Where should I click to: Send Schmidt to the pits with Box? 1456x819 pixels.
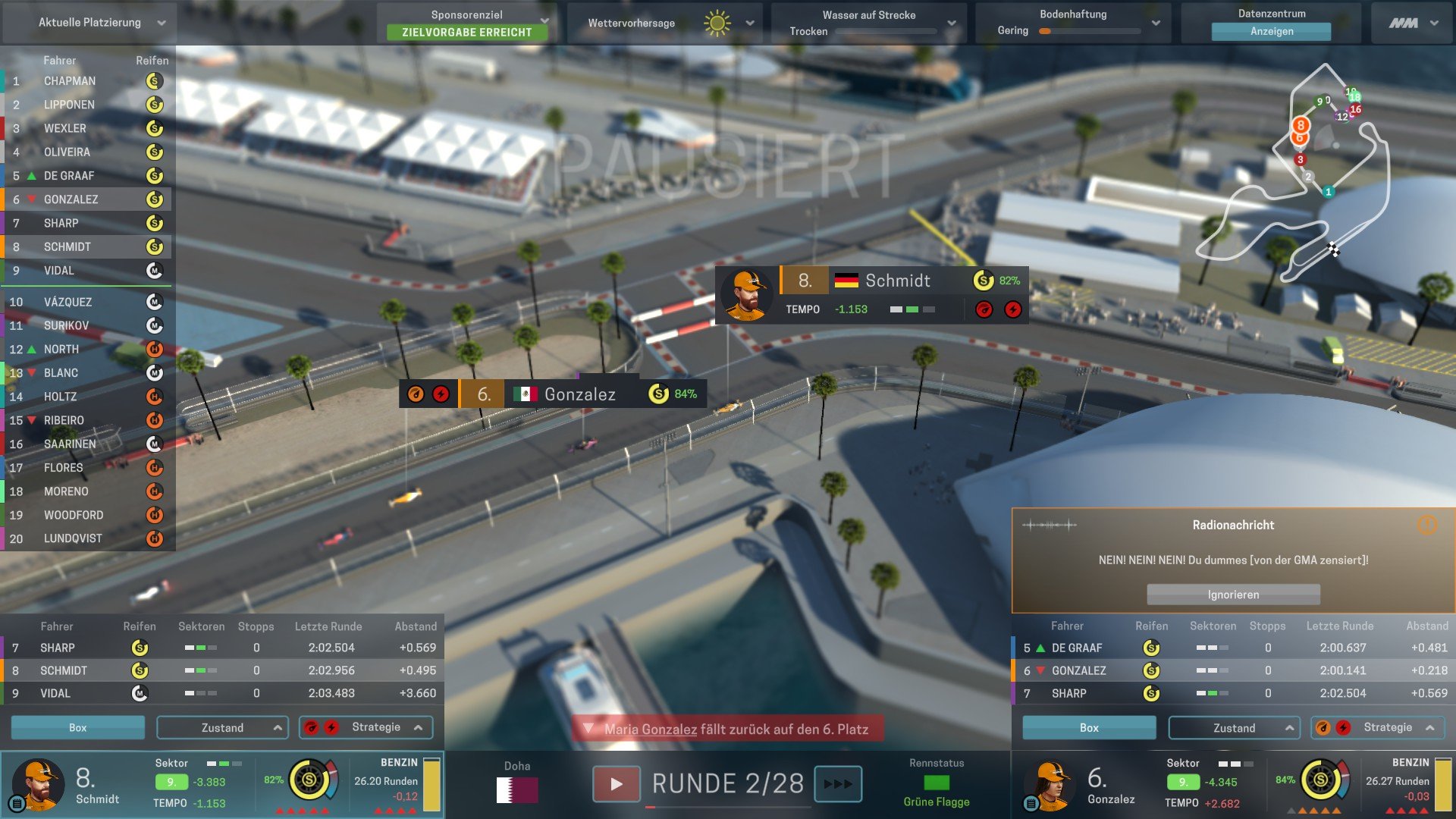[x=77, y=727]
